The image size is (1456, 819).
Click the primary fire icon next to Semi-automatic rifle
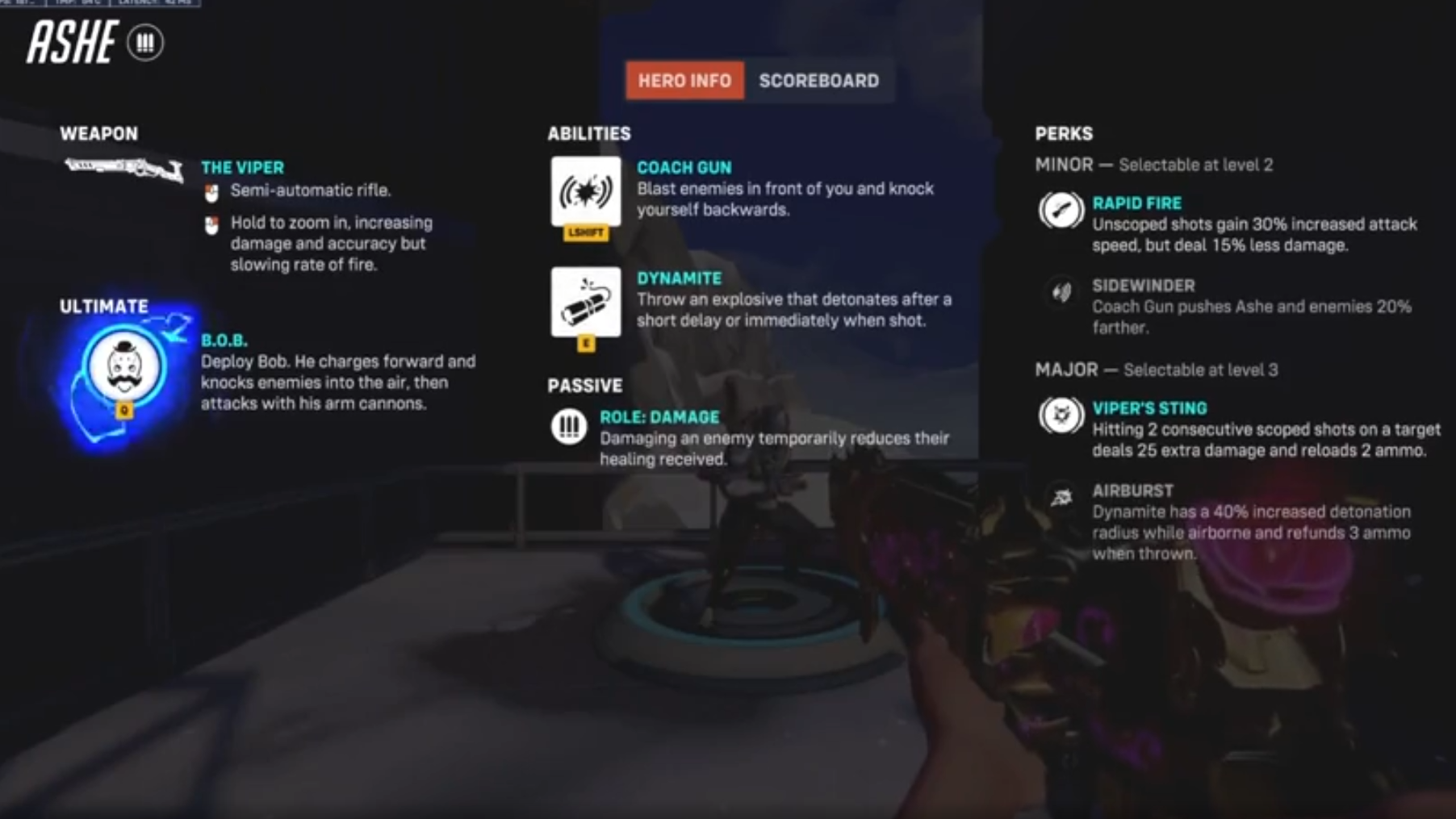point(211,192)
